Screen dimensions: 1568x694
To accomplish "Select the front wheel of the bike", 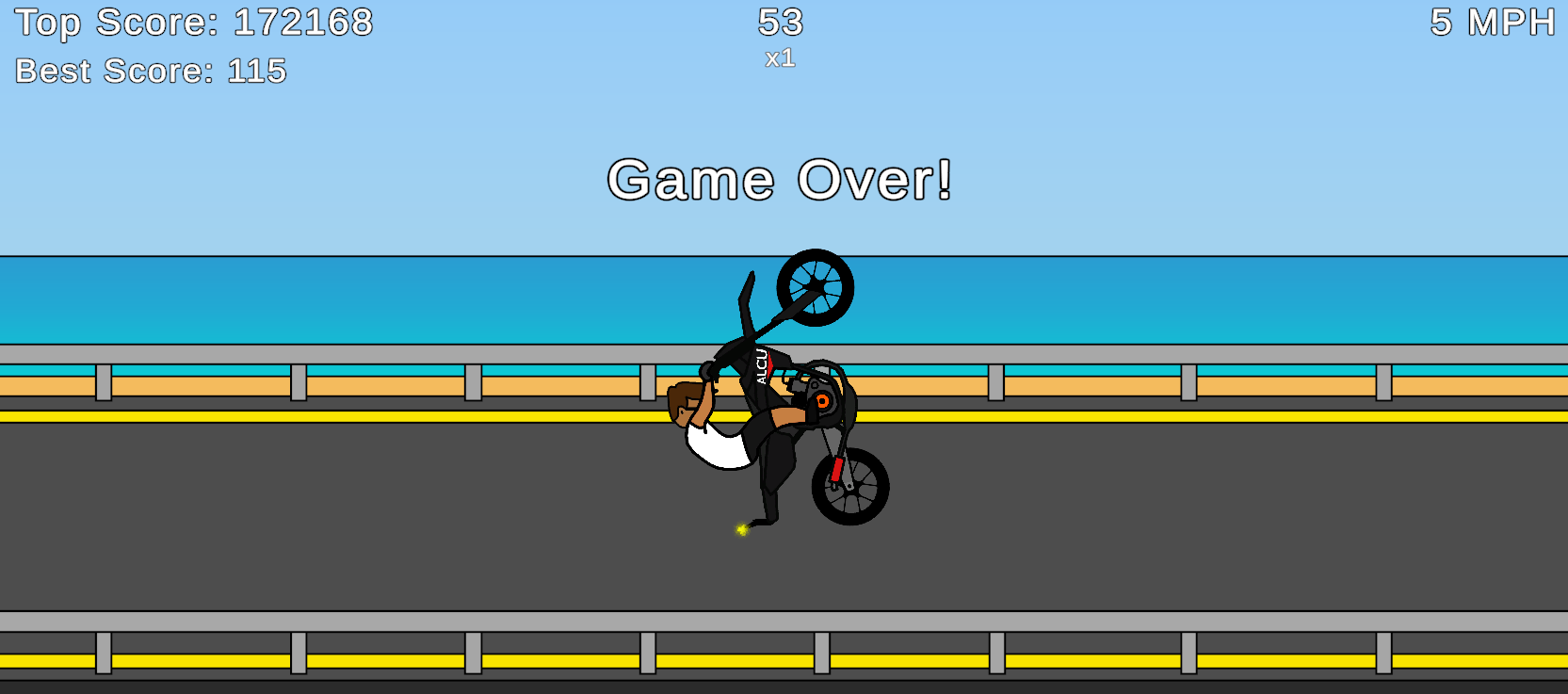I will (850, 488).
